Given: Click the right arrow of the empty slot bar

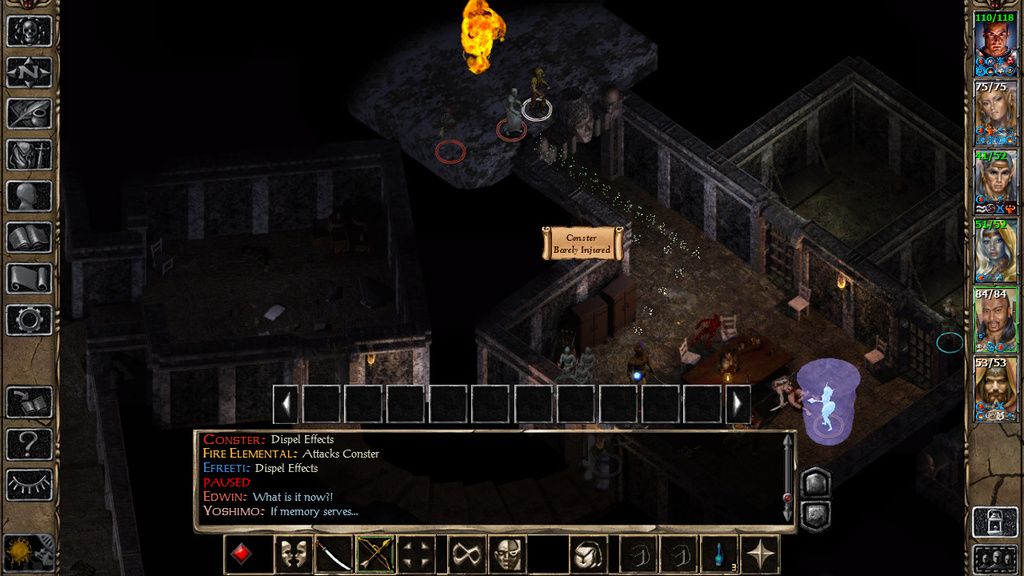Looking at the screenshot, I should click(738, 404).
